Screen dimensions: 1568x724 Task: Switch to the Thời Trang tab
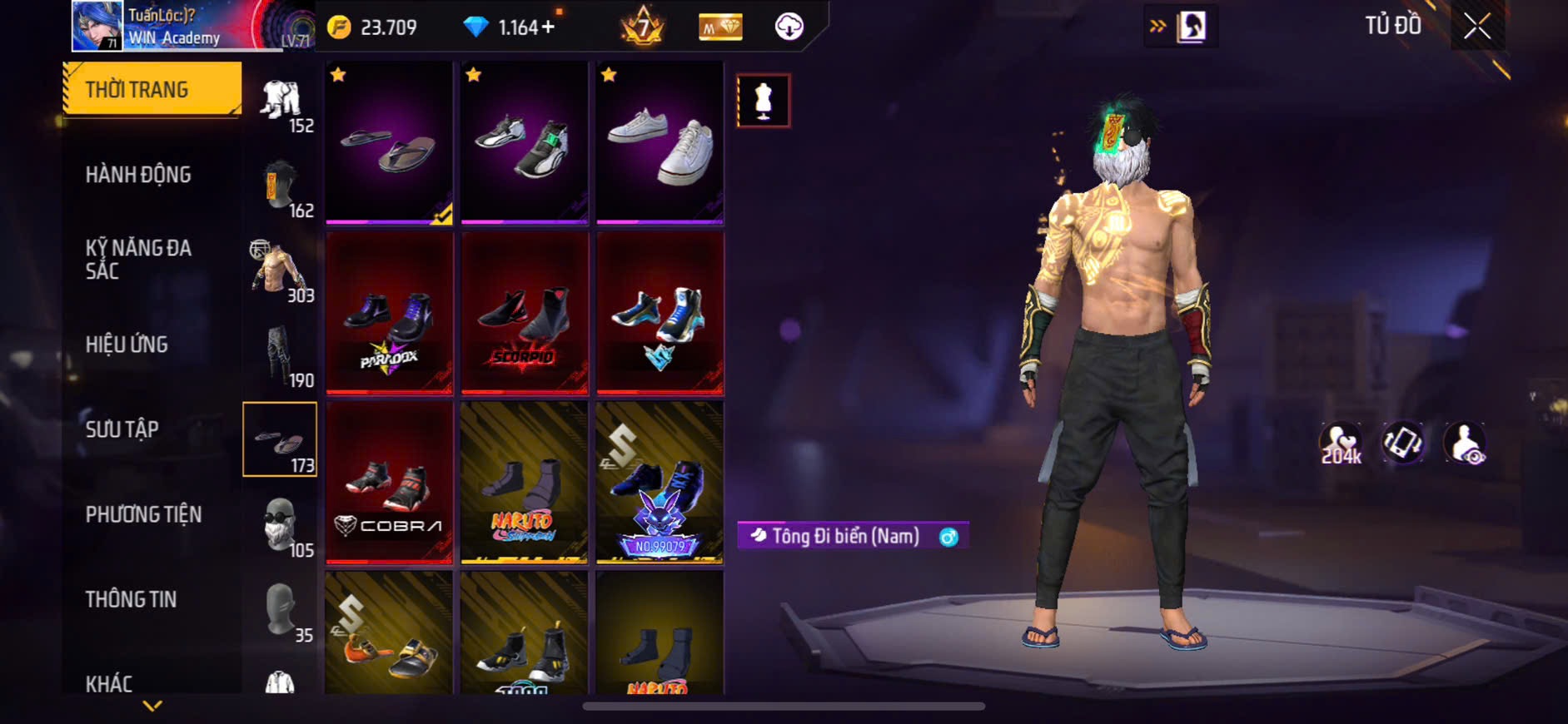(153, 89)
